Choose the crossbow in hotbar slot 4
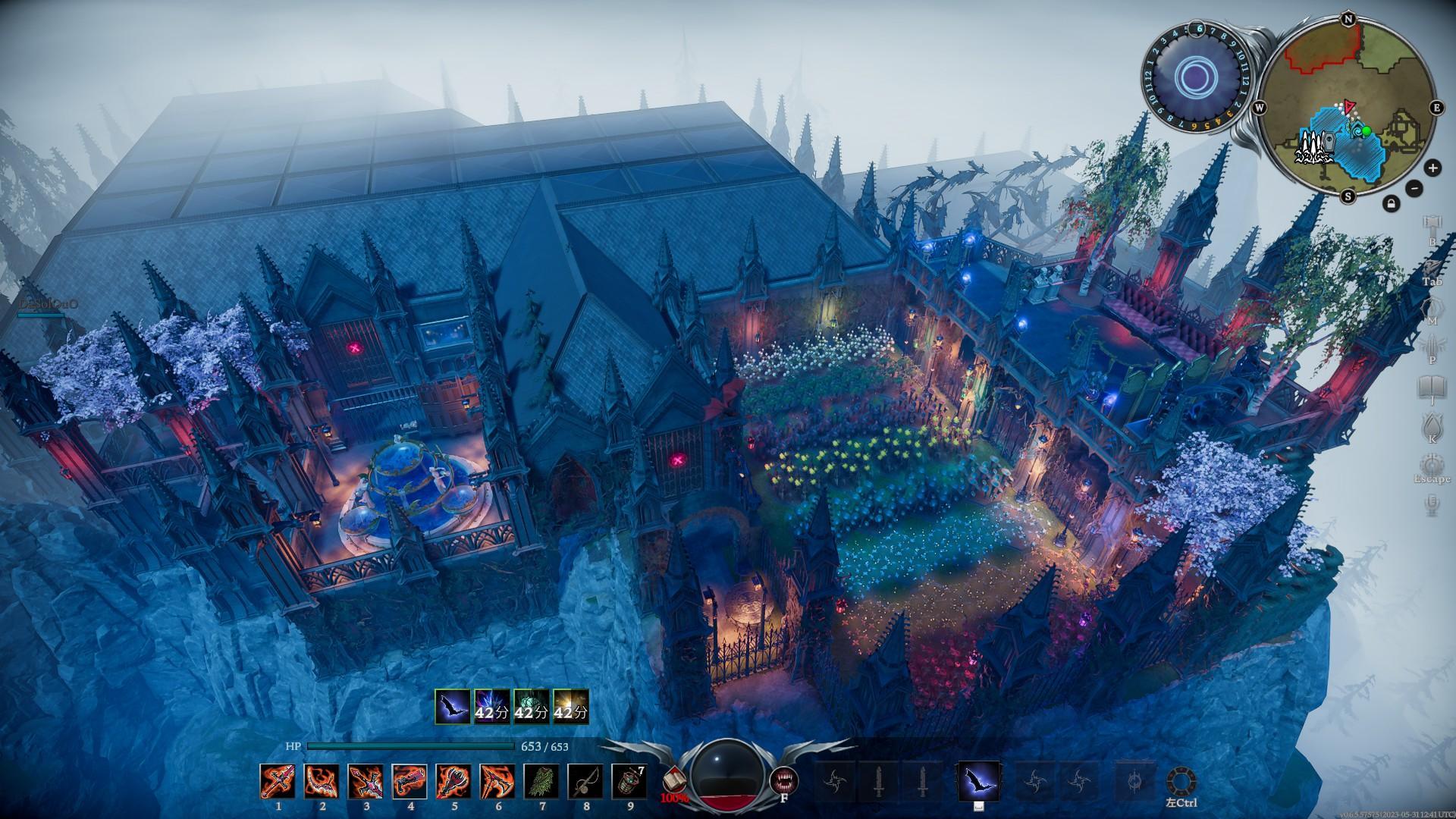This screenshot has width=1456, height=819. pyautogui.click(x=409, y=781)
